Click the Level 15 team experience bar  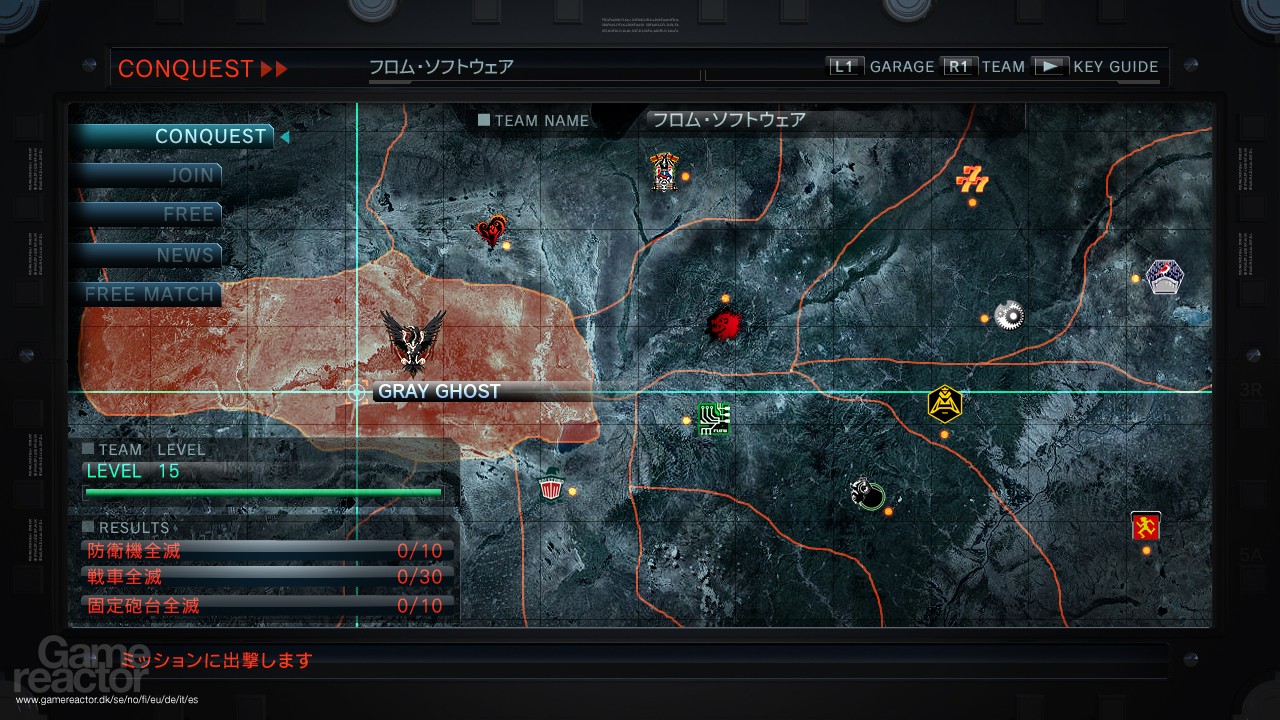coord(262,492)
